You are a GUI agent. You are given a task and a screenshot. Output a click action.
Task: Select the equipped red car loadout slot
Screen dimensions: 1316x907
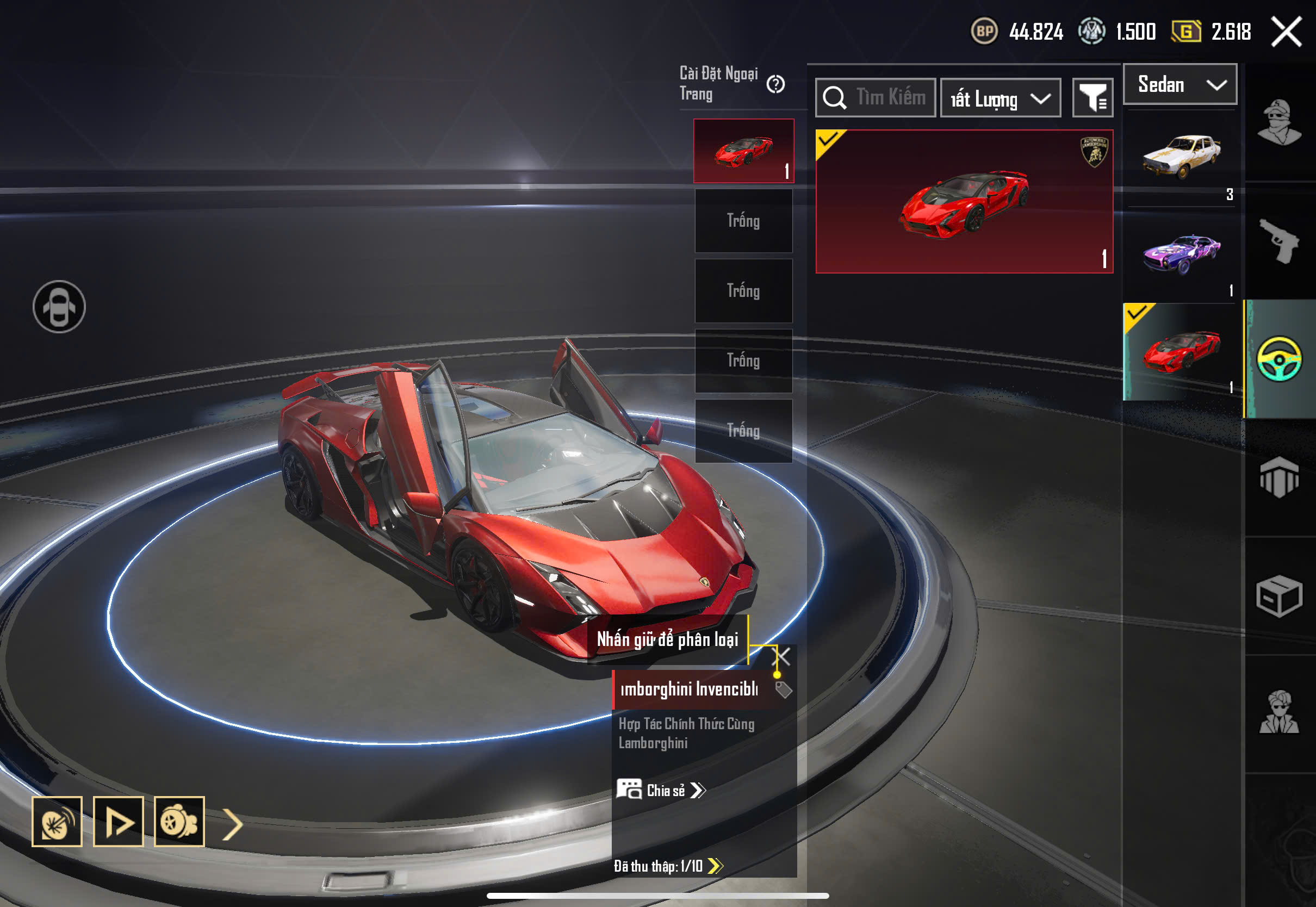pos(743,151)
